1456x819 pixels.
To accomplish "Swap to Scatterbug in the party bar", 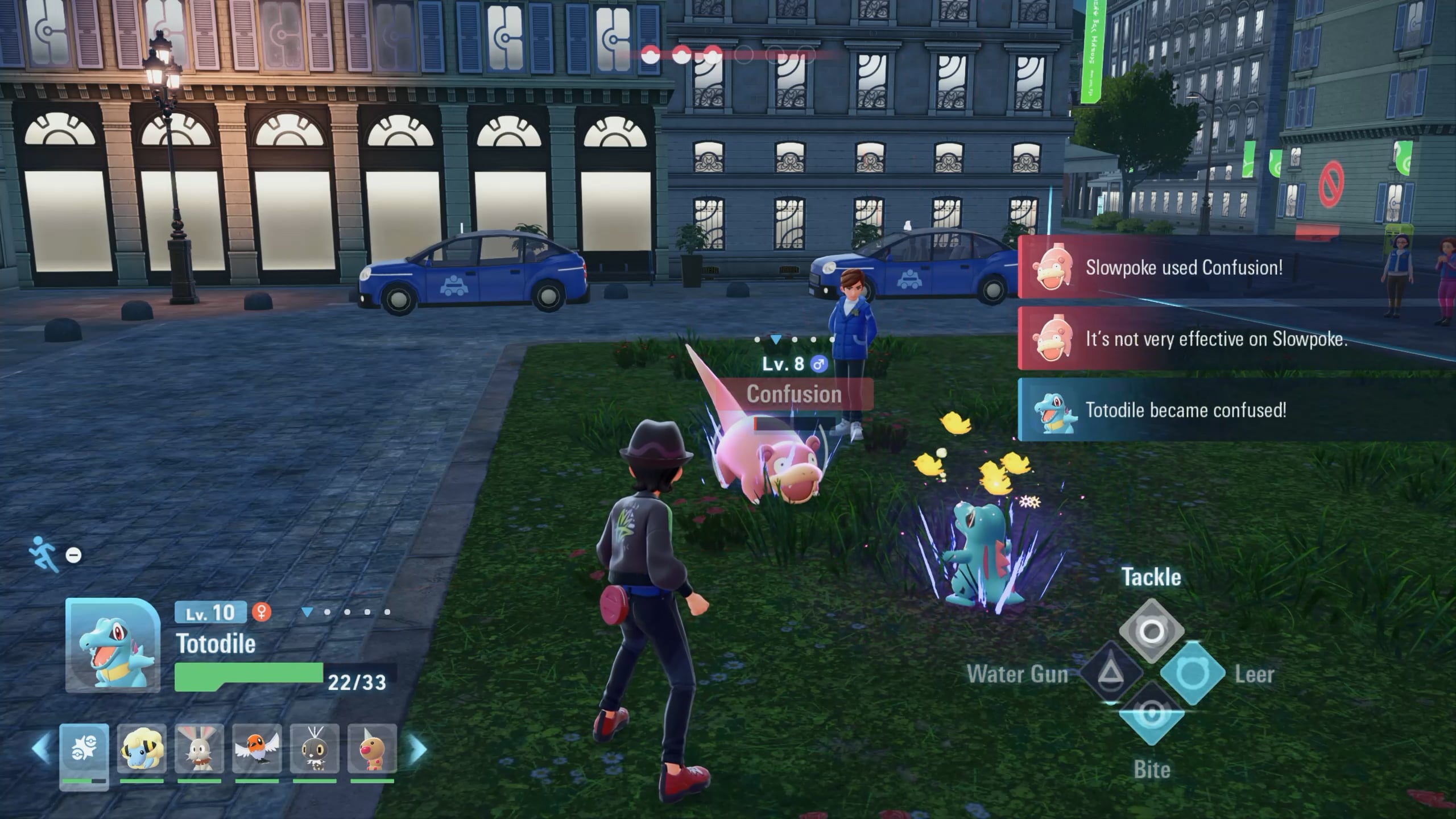I will point(315,750).
